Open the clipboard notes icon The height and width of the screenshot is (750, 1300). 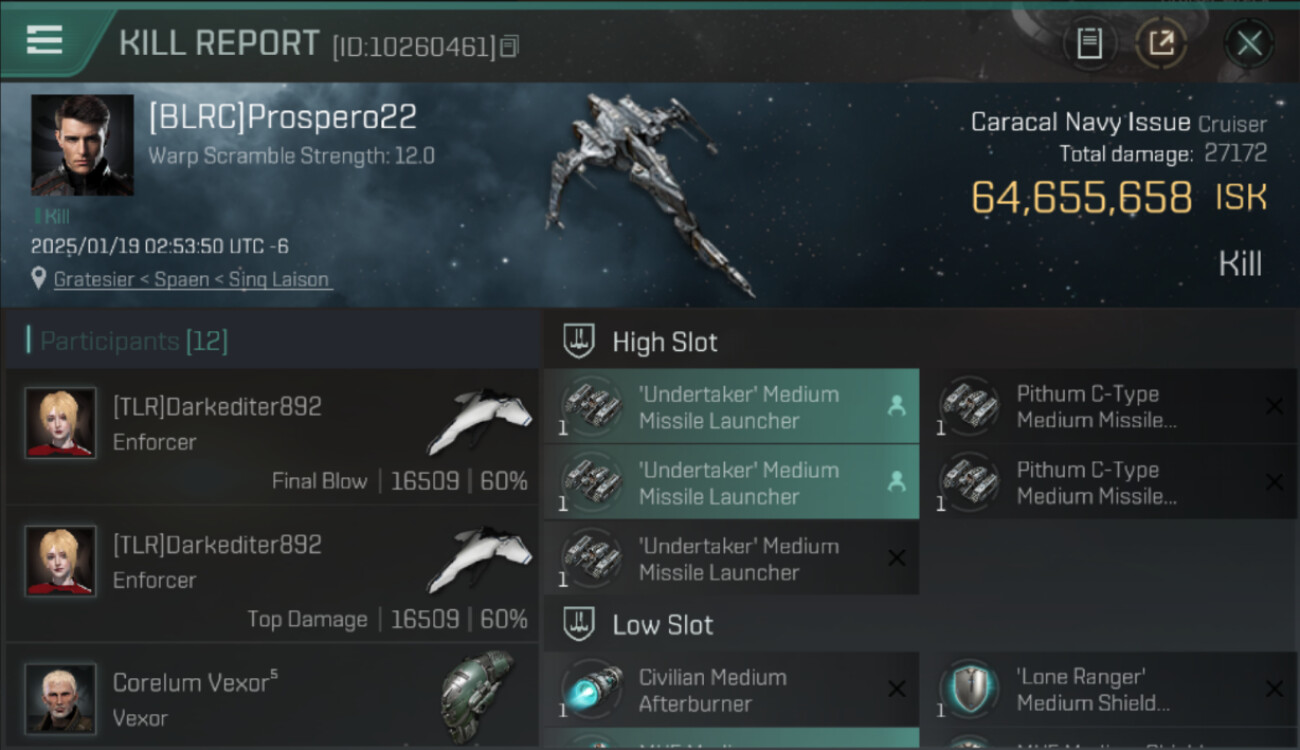pos(1089,44)
